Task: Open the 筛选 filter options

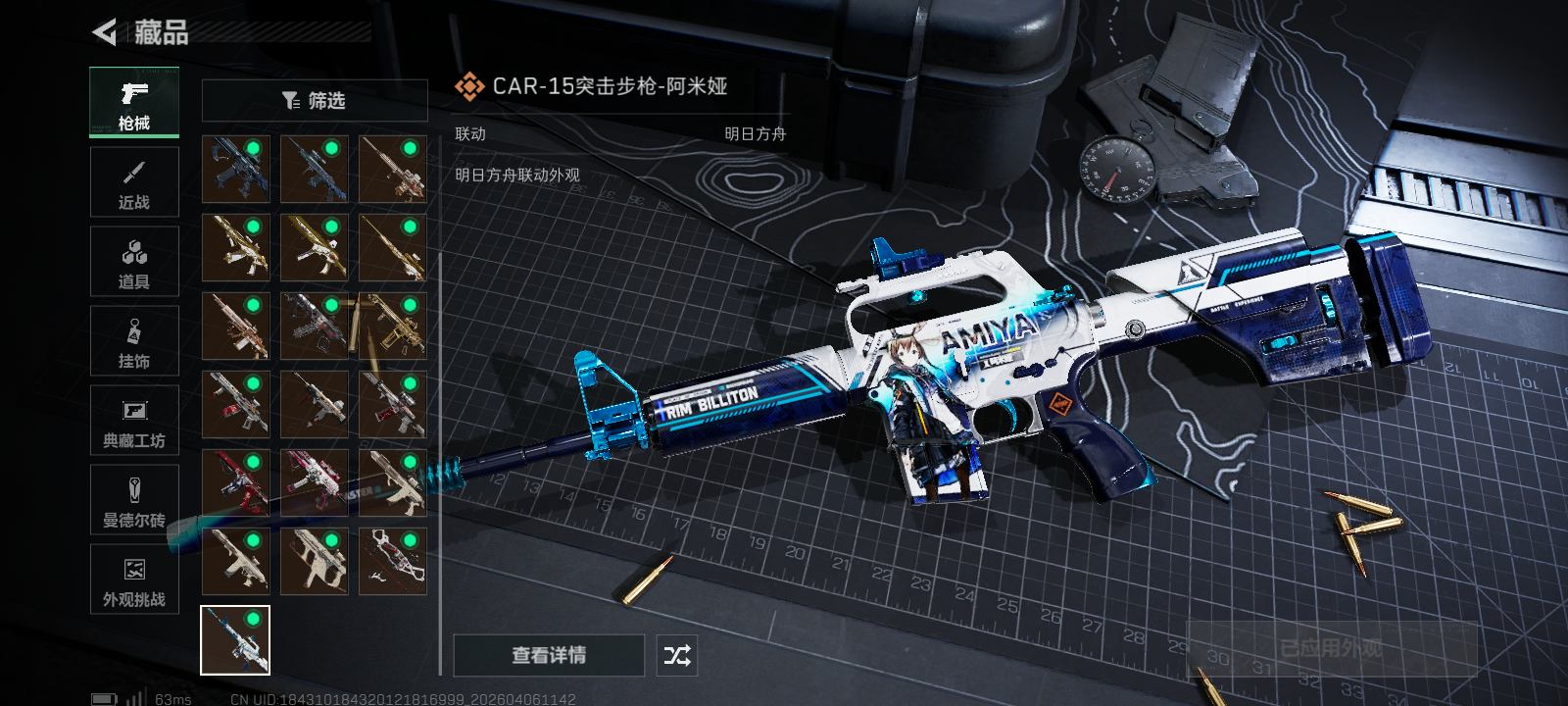Action: 315,100
